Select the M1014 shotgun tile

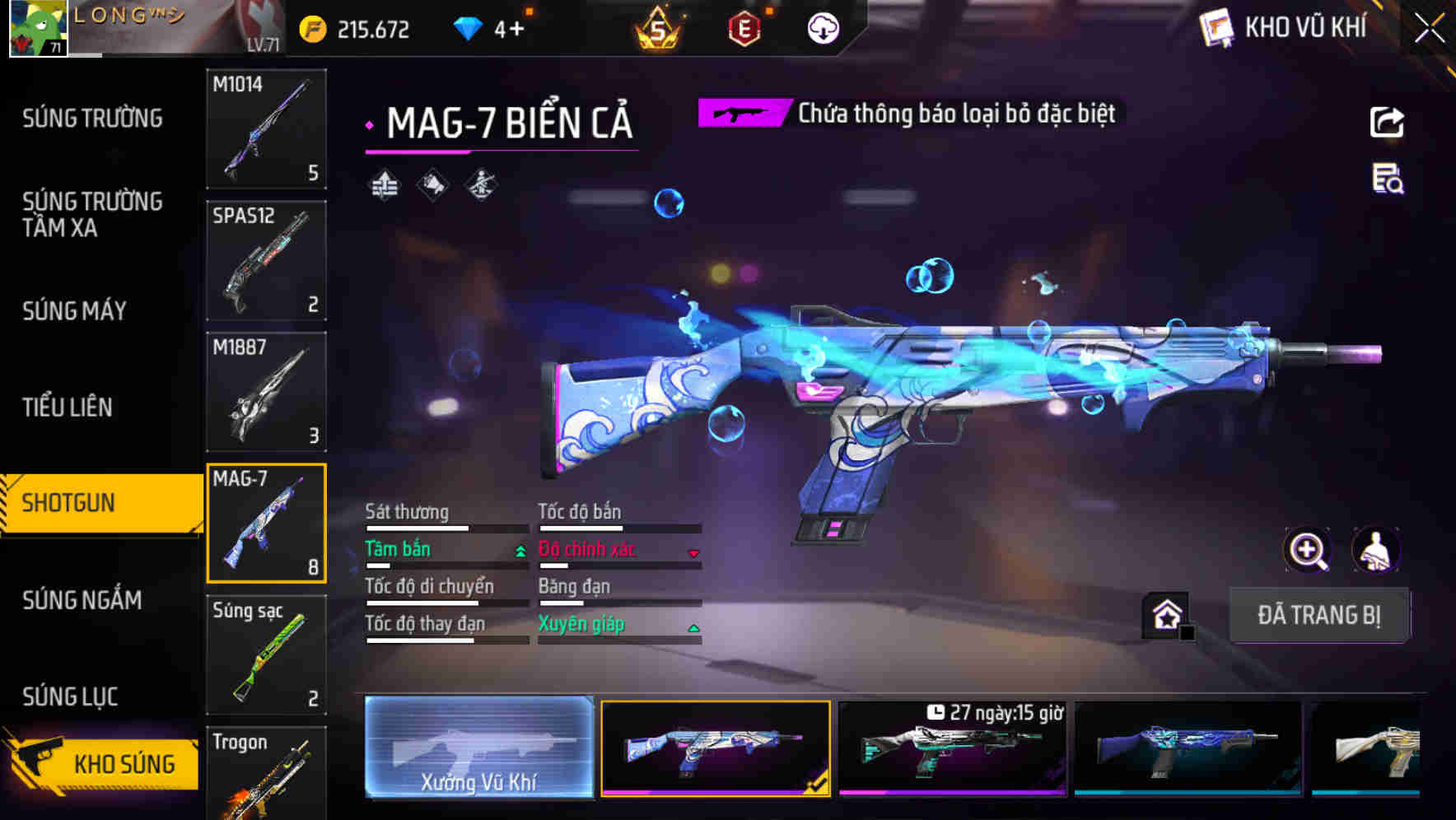(266, 128)
